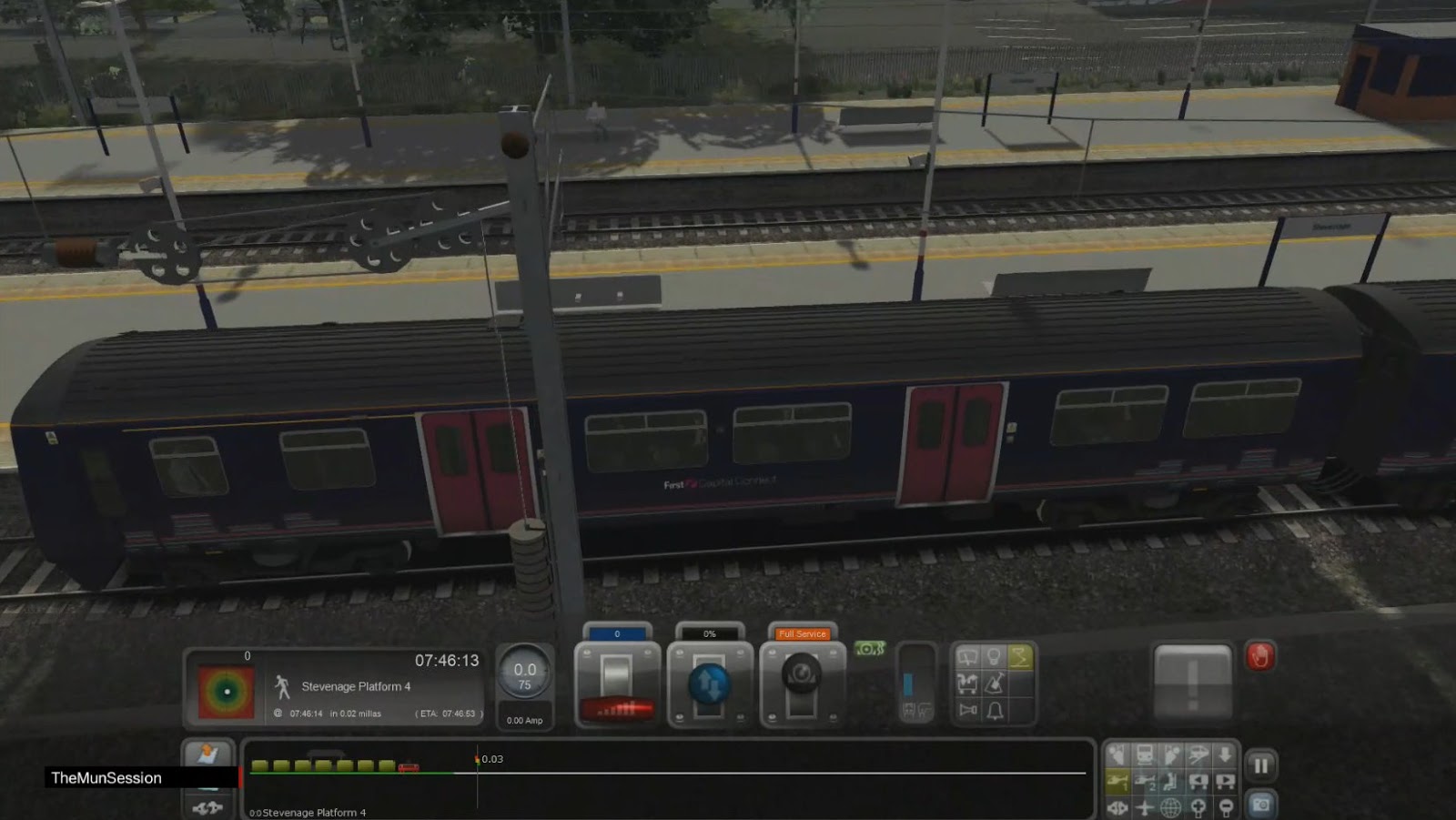Open the passenger seat view

pos(1172,780)
